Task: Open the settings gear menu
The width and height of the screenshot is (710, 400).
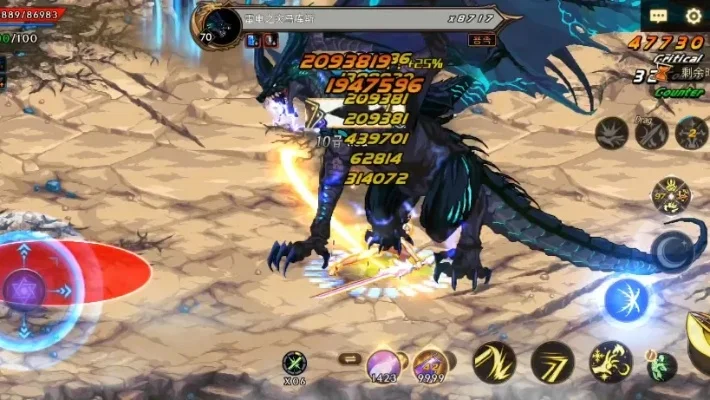Action: click(x=693, y=15)
